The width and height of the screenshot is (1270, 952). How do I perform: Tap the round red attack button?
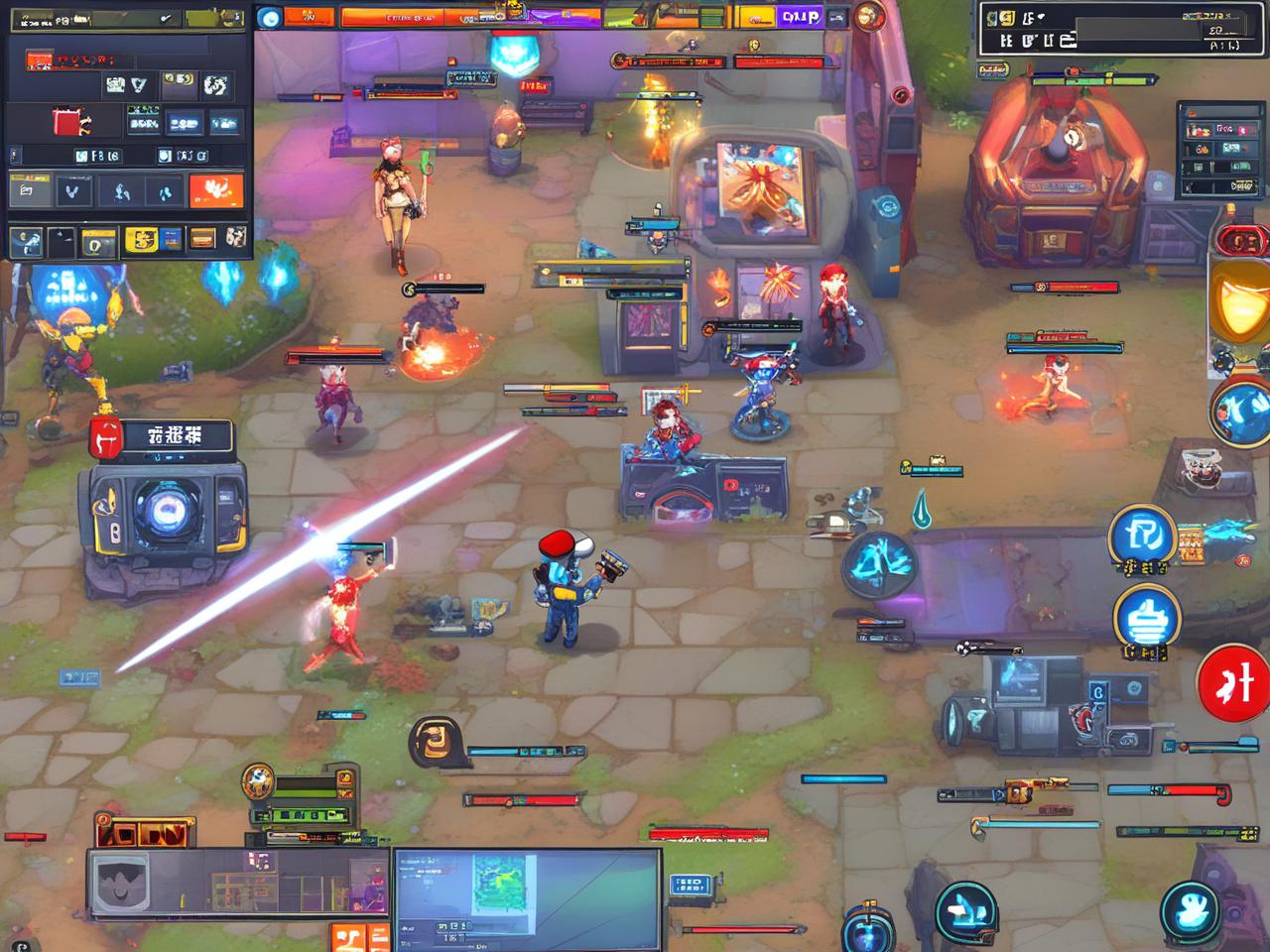[1233, 683]
